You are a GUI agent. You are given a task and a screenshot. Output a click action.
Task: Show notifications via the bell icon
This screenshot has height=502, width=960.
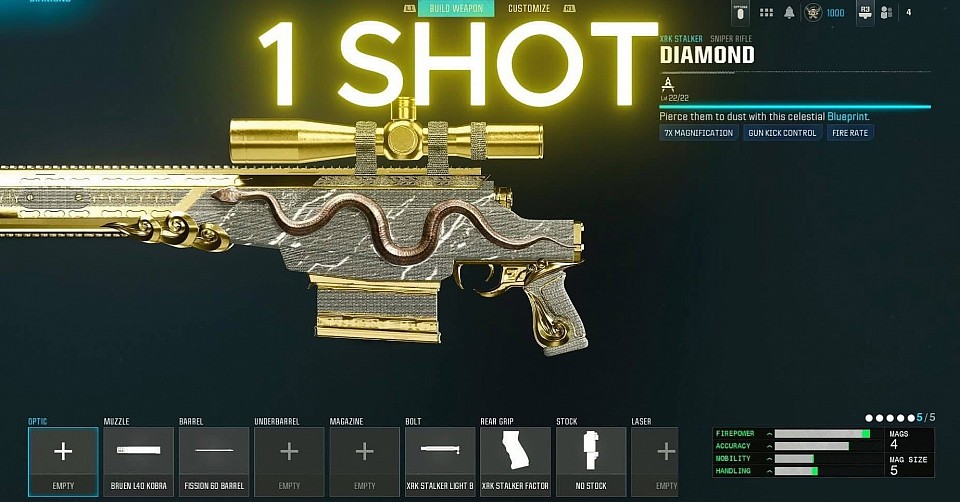790,13
